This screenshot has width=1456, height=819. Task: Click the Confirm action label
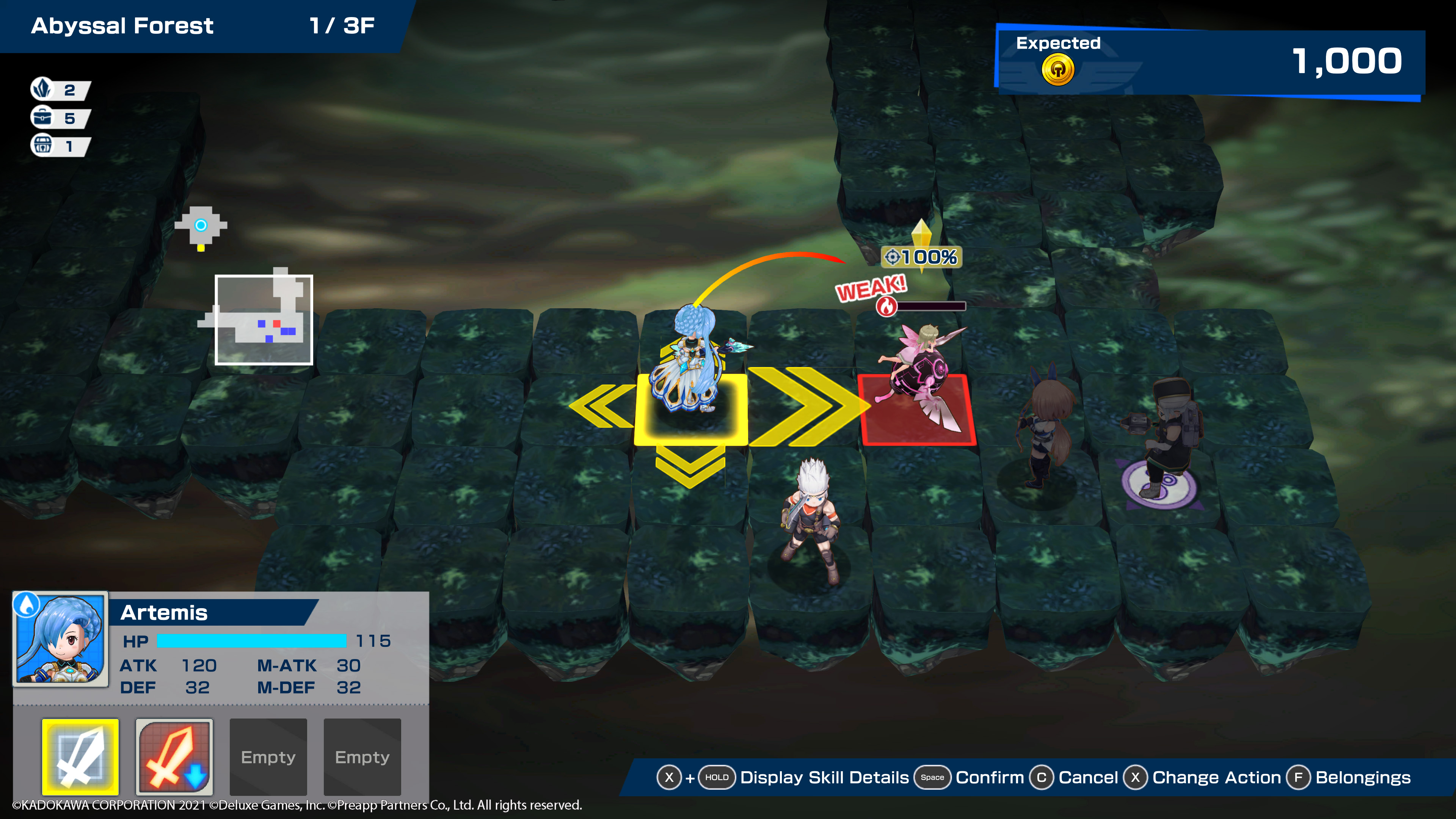click(989, 778)
